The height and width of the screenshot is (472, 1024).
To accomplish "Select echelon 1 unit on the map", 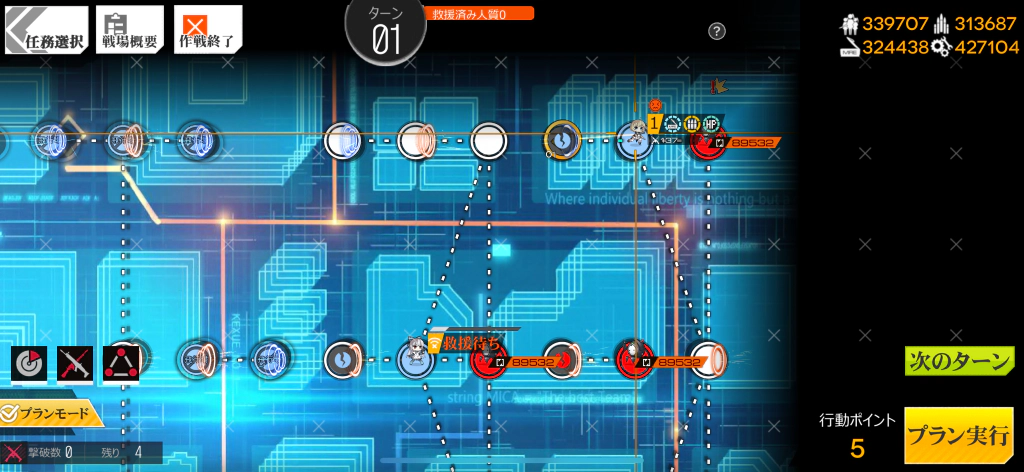I will (x=634, y=138).
